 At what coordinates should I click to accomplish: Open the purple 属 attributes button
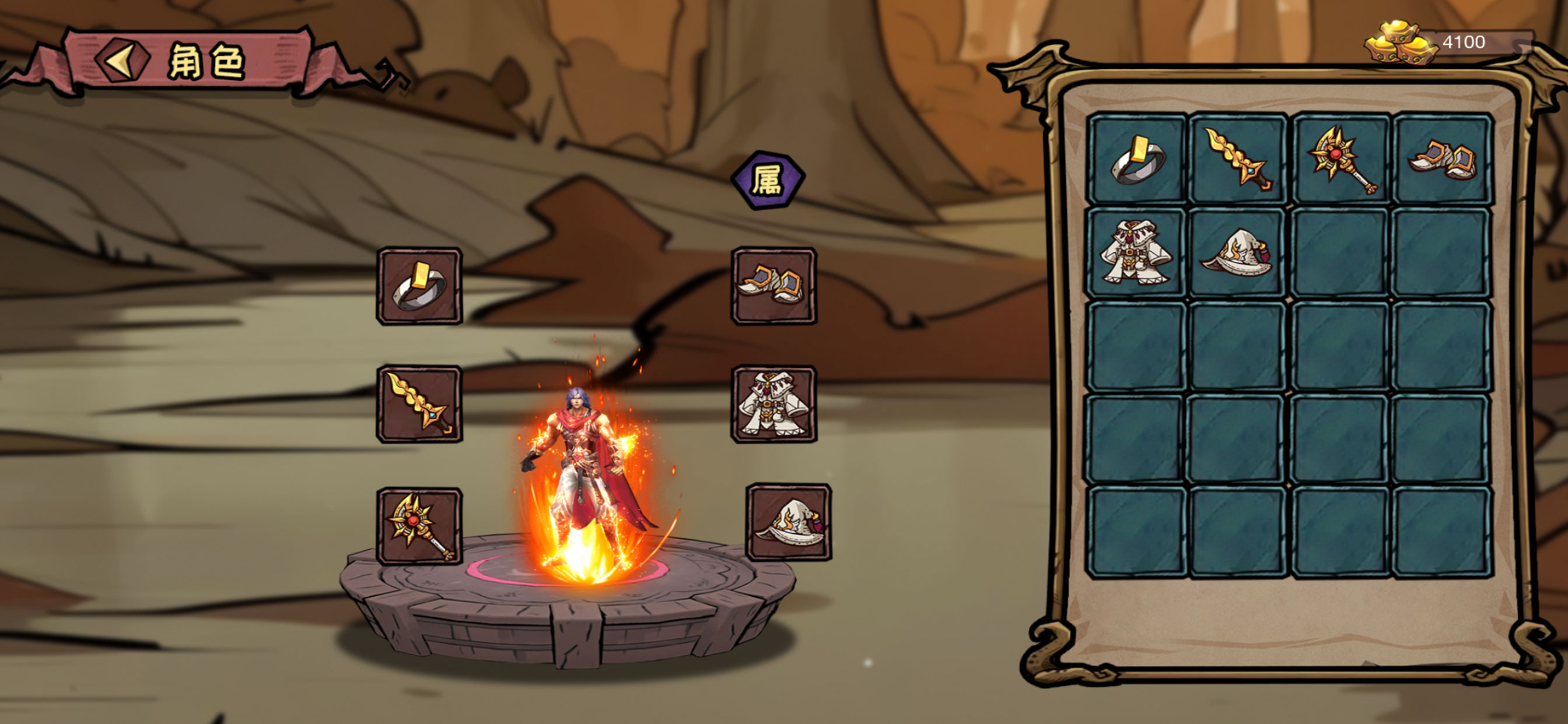pyautogui.click(x=768, y=180)
